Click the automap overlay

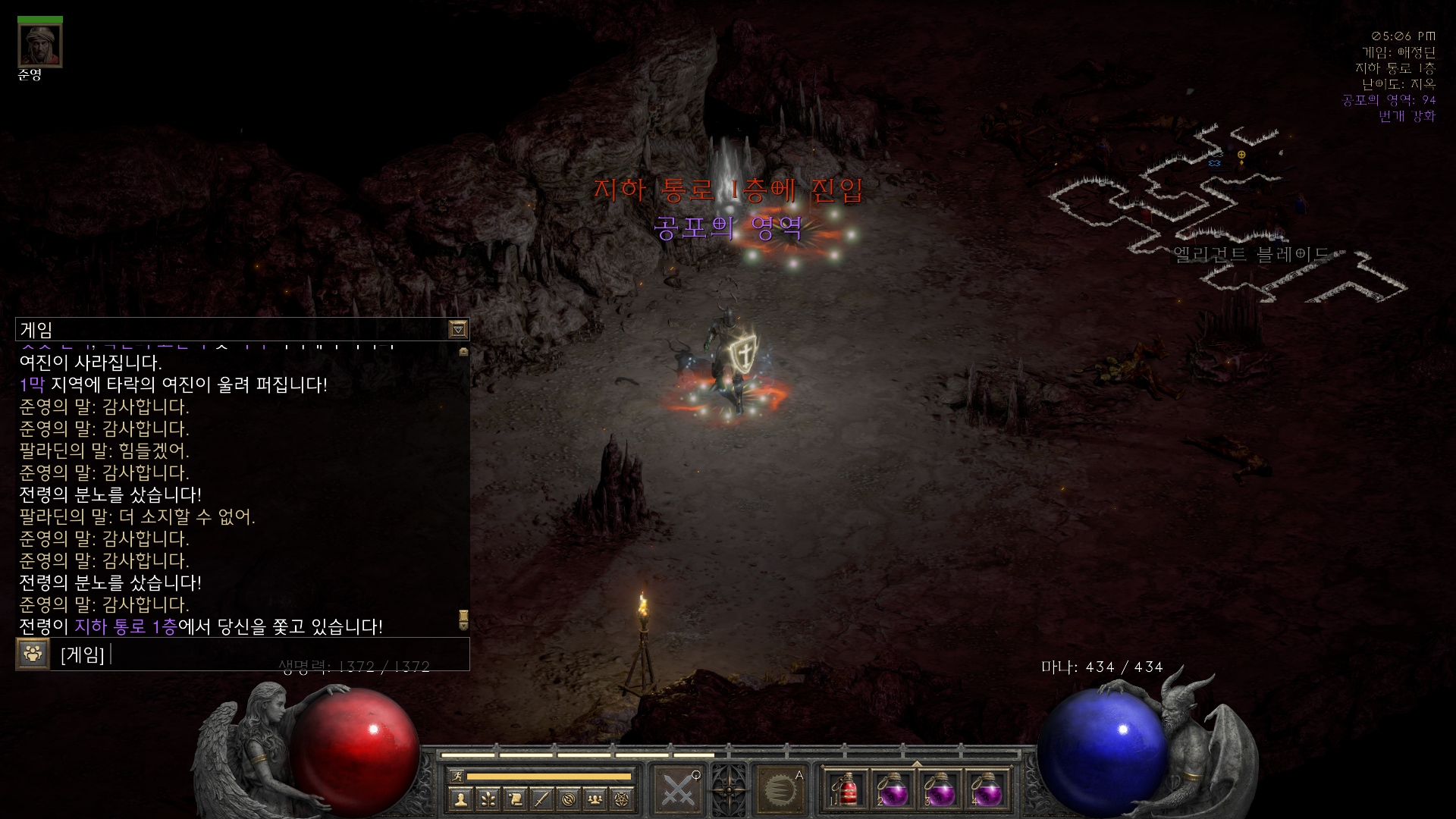click(1228, 220)
